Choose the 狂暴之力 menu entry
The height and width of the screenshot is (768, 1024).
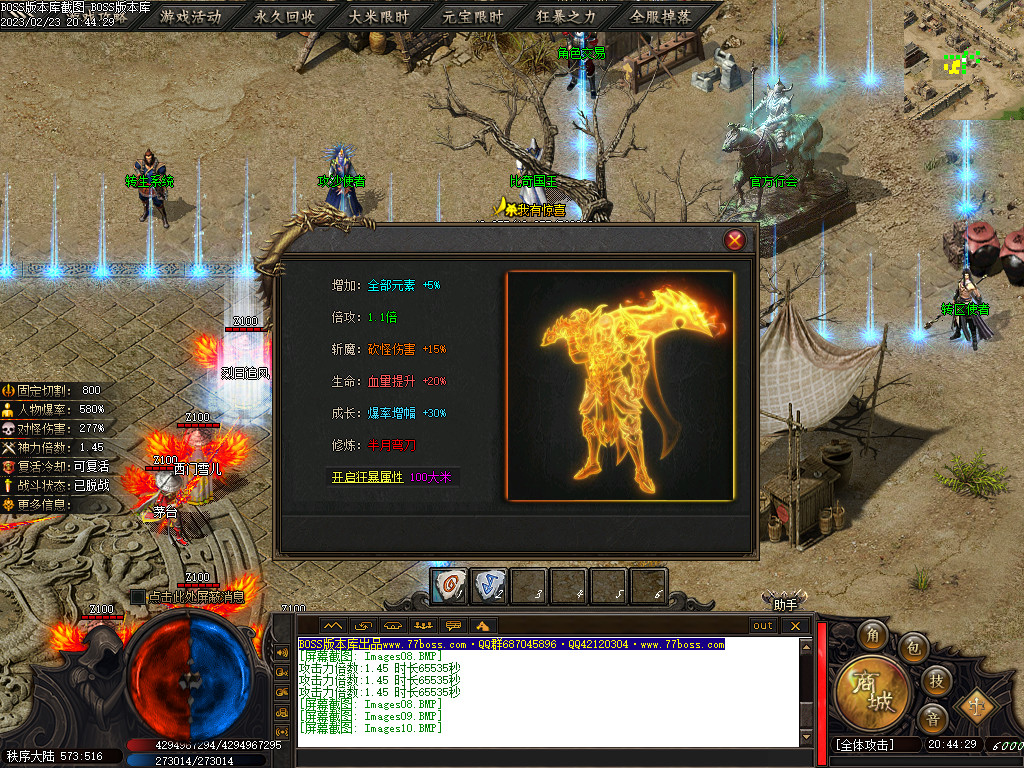click(x=566, y=17)
